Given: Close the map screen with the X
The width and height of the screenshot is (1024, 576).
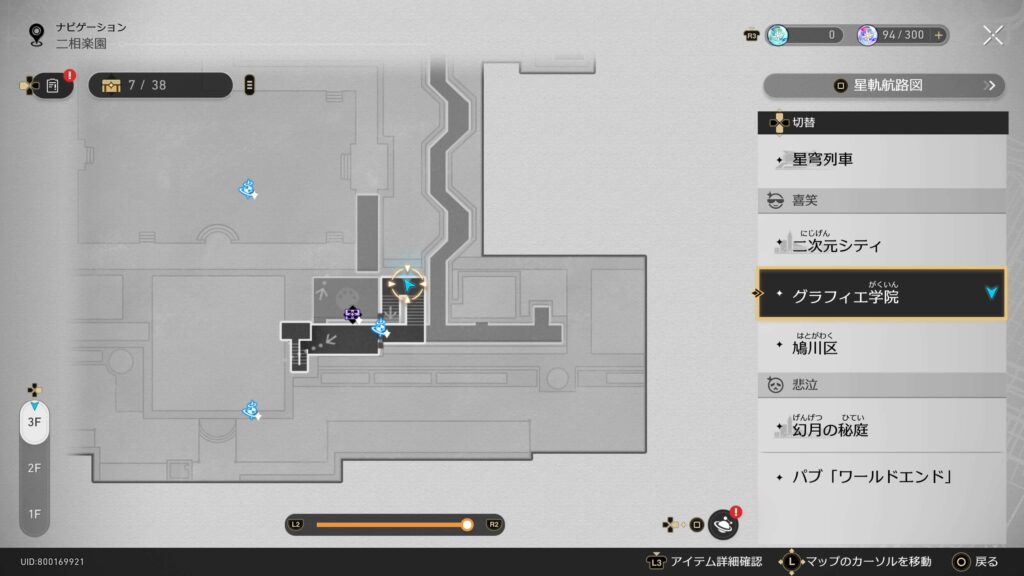Looking at the screenshot, I should pyautogui.click(x=992, y=35).
